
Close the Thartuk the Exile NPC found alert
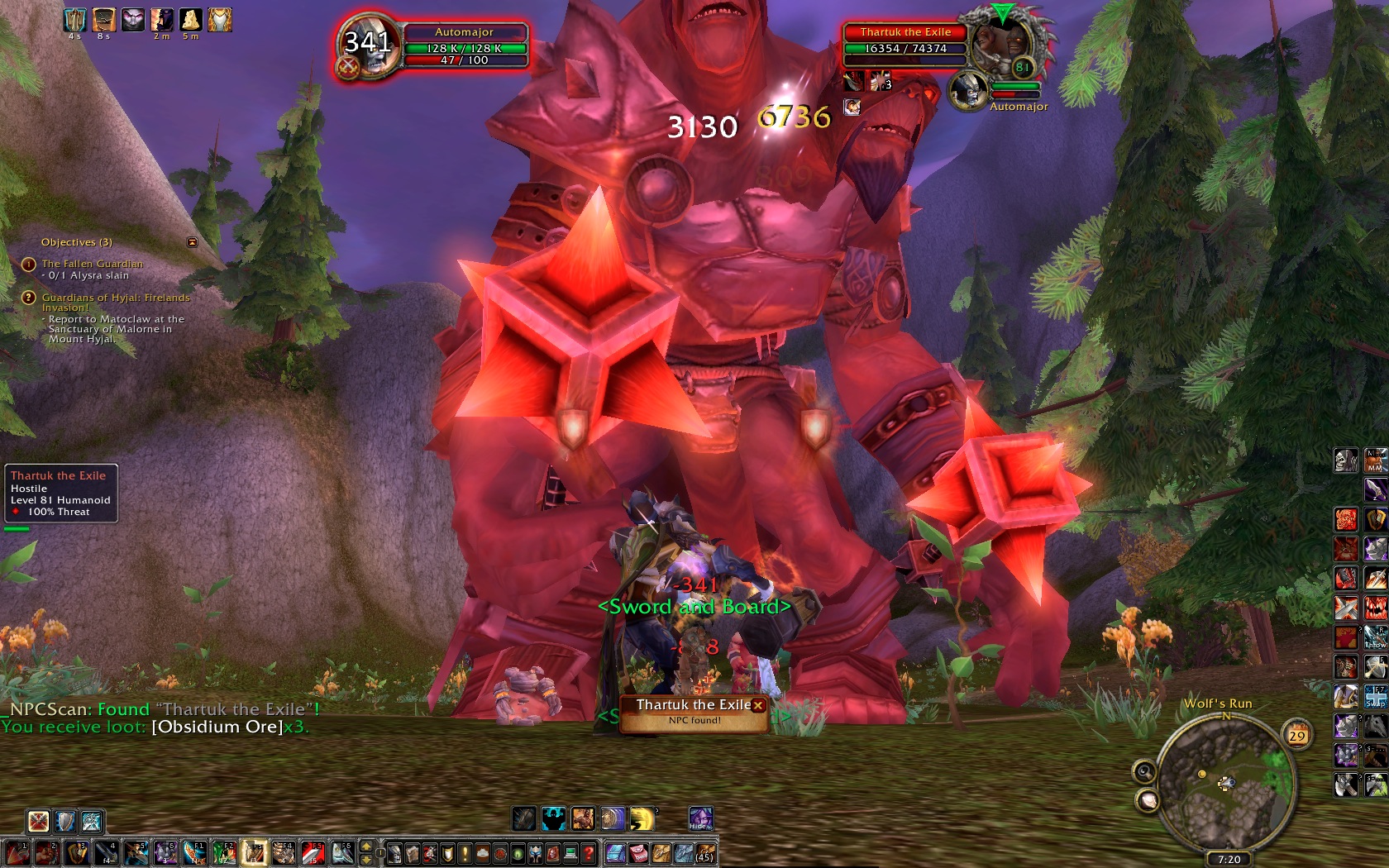coord(757,705)
